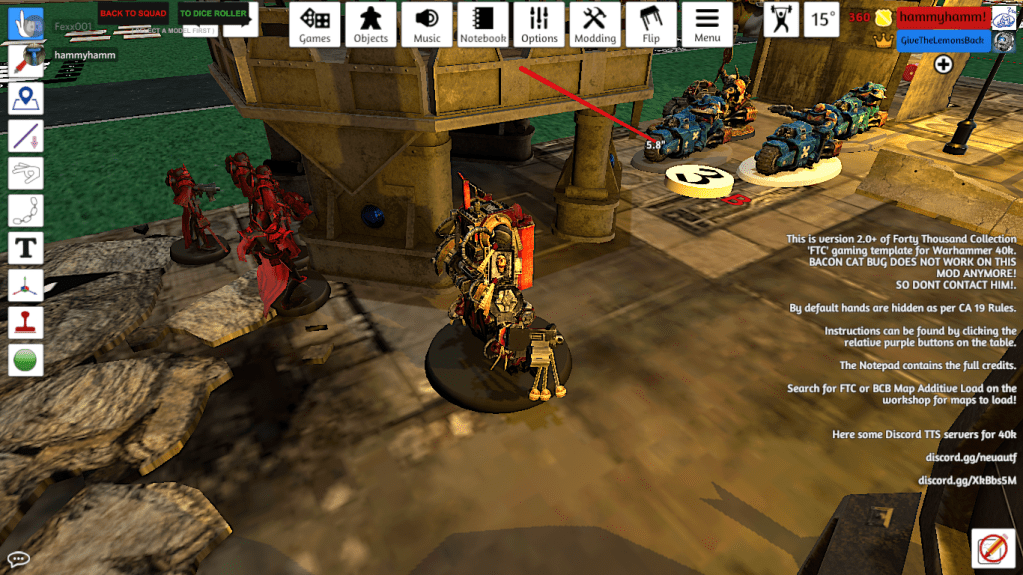Open the Notebook
This screenshot has height=575, width=1023.
pyautogui.click(x=483, y=24)
